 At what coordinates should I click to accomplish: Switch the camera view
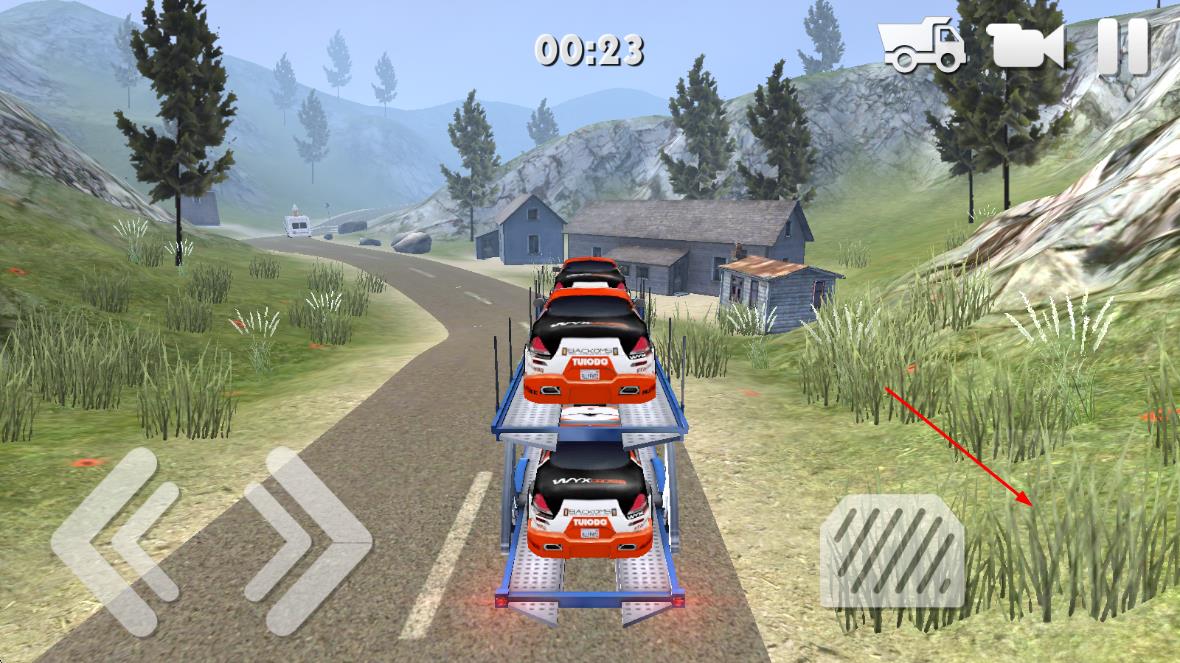pos(1025,46)
